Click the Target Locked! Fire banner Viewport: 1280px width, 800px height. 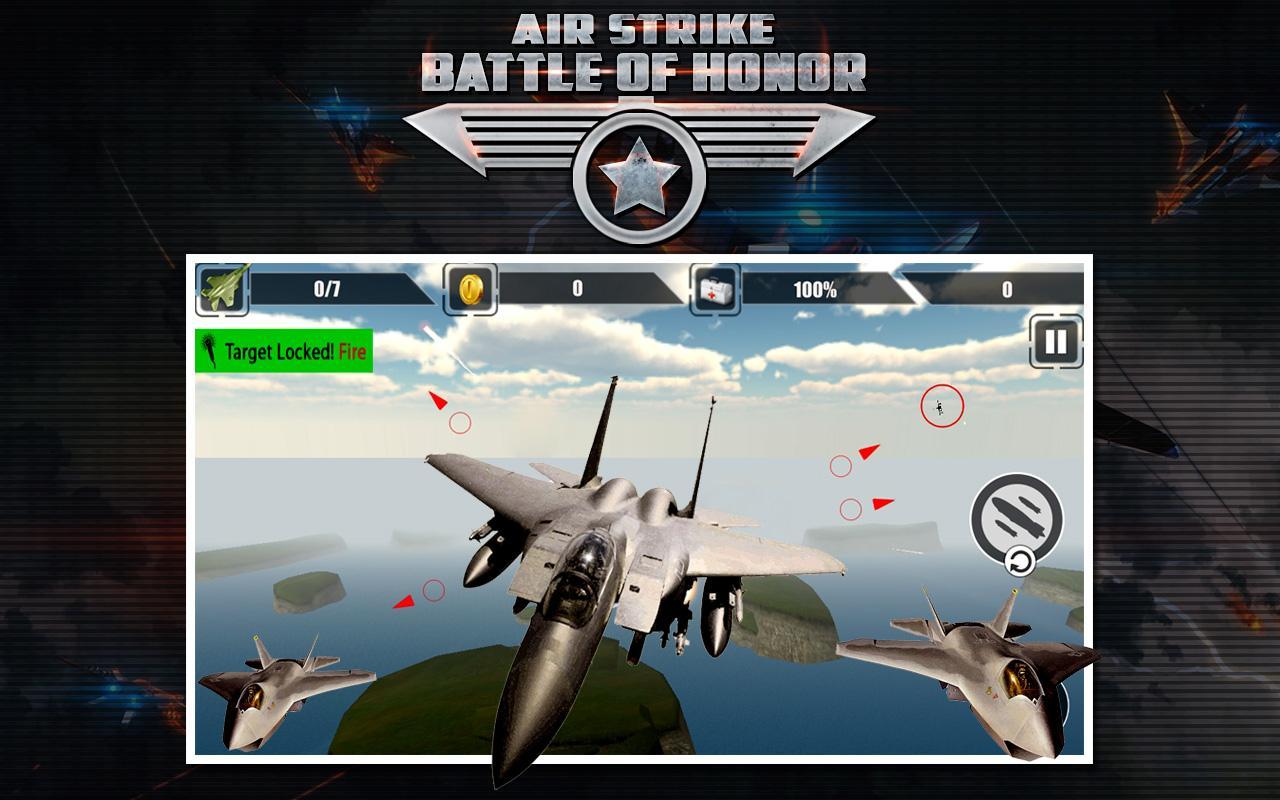283,351
